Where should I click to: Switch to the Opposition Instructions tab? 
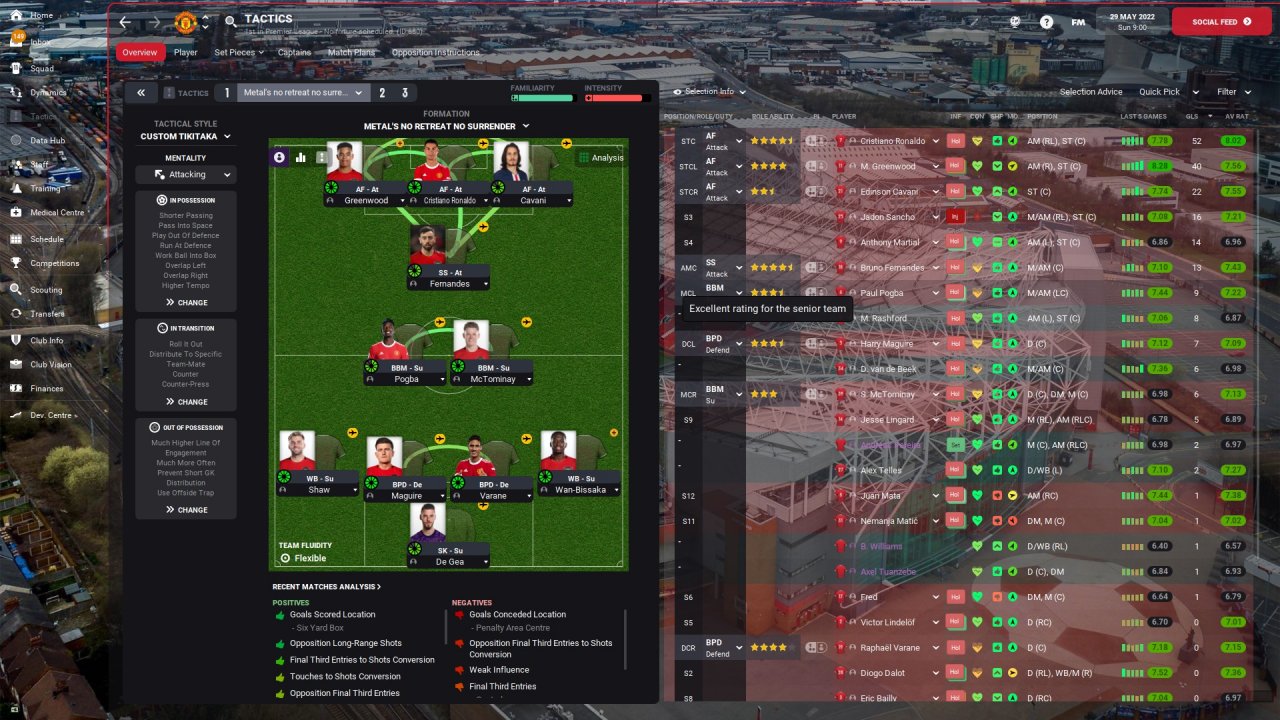[435, 52]
